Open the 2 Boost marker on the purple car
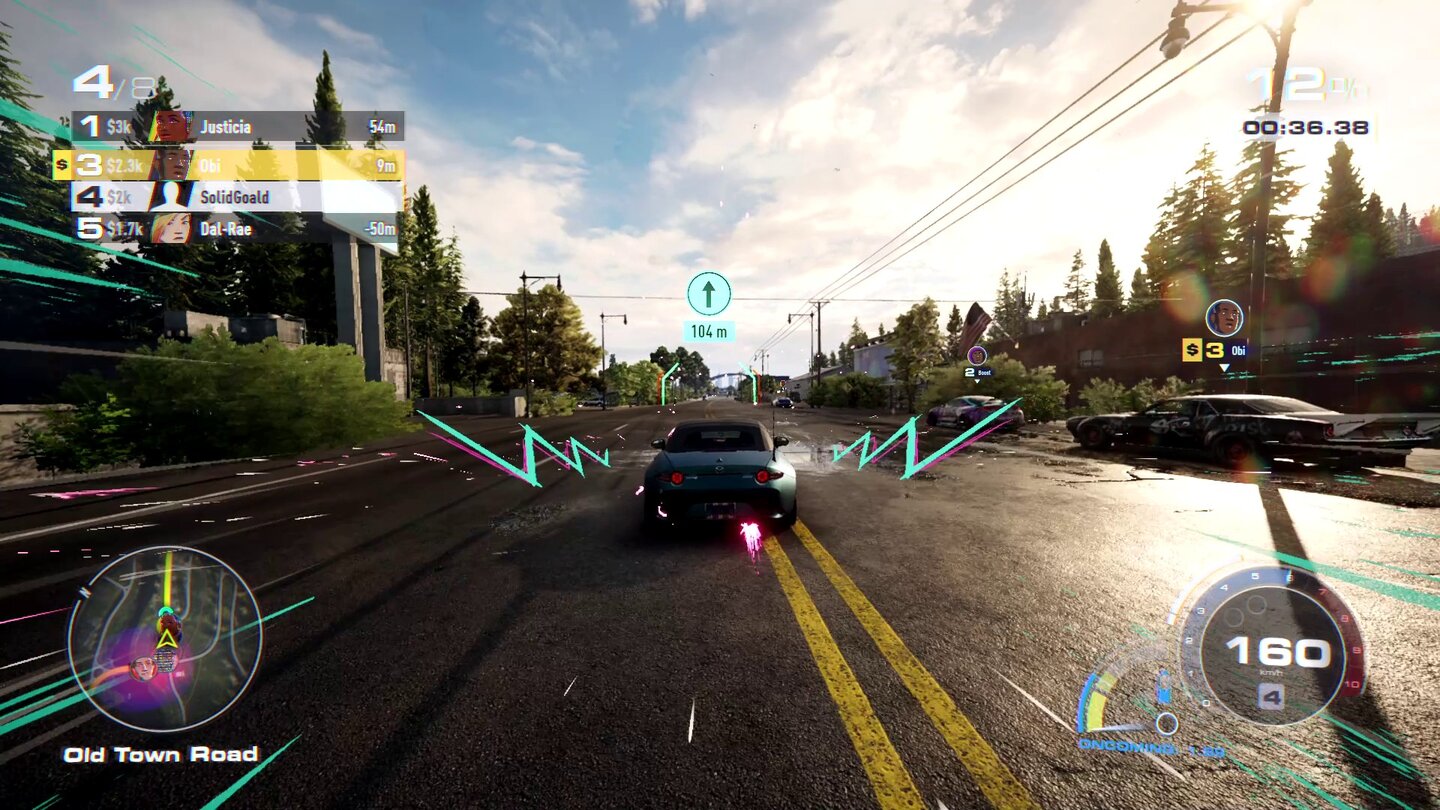 pyautogui.click(x=977, y=372)
